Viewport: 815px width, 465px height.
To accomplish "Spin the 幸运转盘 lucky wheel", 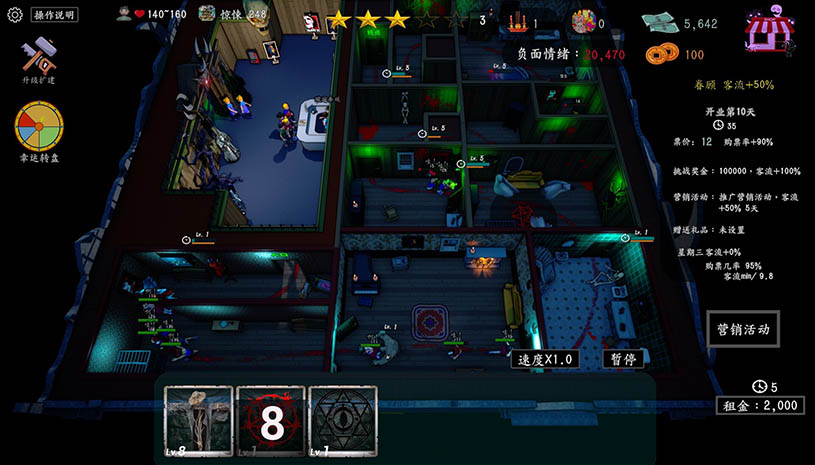I will [x=38, y=128].
